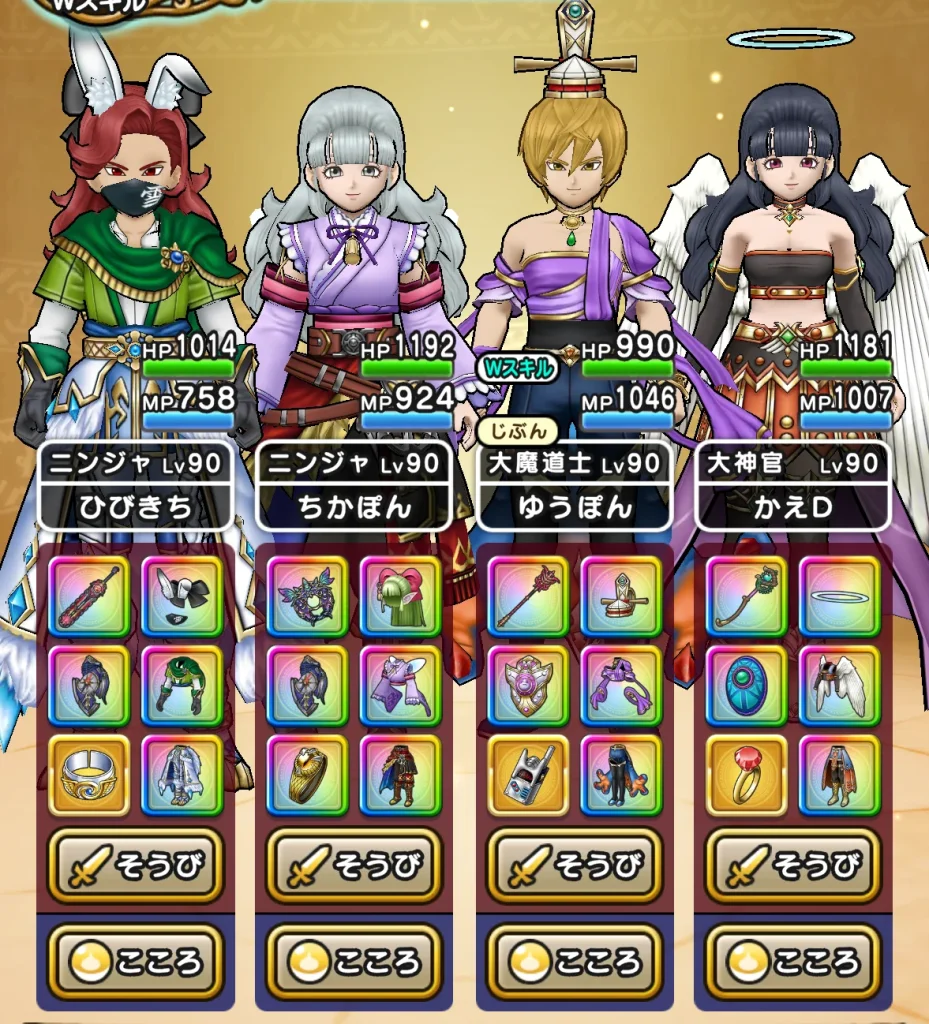929x1024 pixels.
Task: Select かえD's white winged top slot
Action: click(840, 686)
